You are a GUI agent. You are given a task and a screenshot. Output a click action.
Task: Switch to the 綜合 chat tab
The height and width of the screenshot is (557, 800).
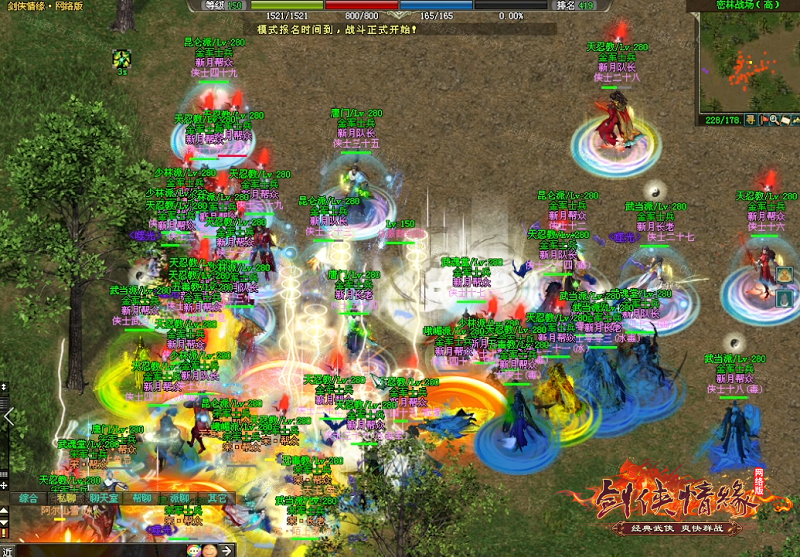(x=29, y=497)
